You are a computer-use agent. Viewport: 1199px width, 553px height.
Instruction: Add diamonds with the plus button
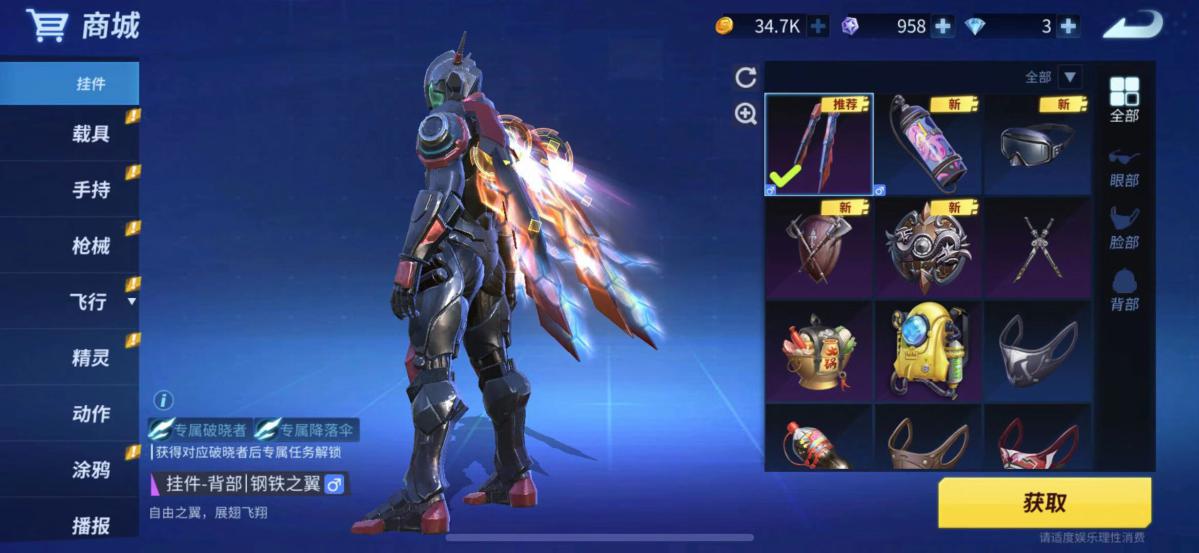tap(1067, 27)
